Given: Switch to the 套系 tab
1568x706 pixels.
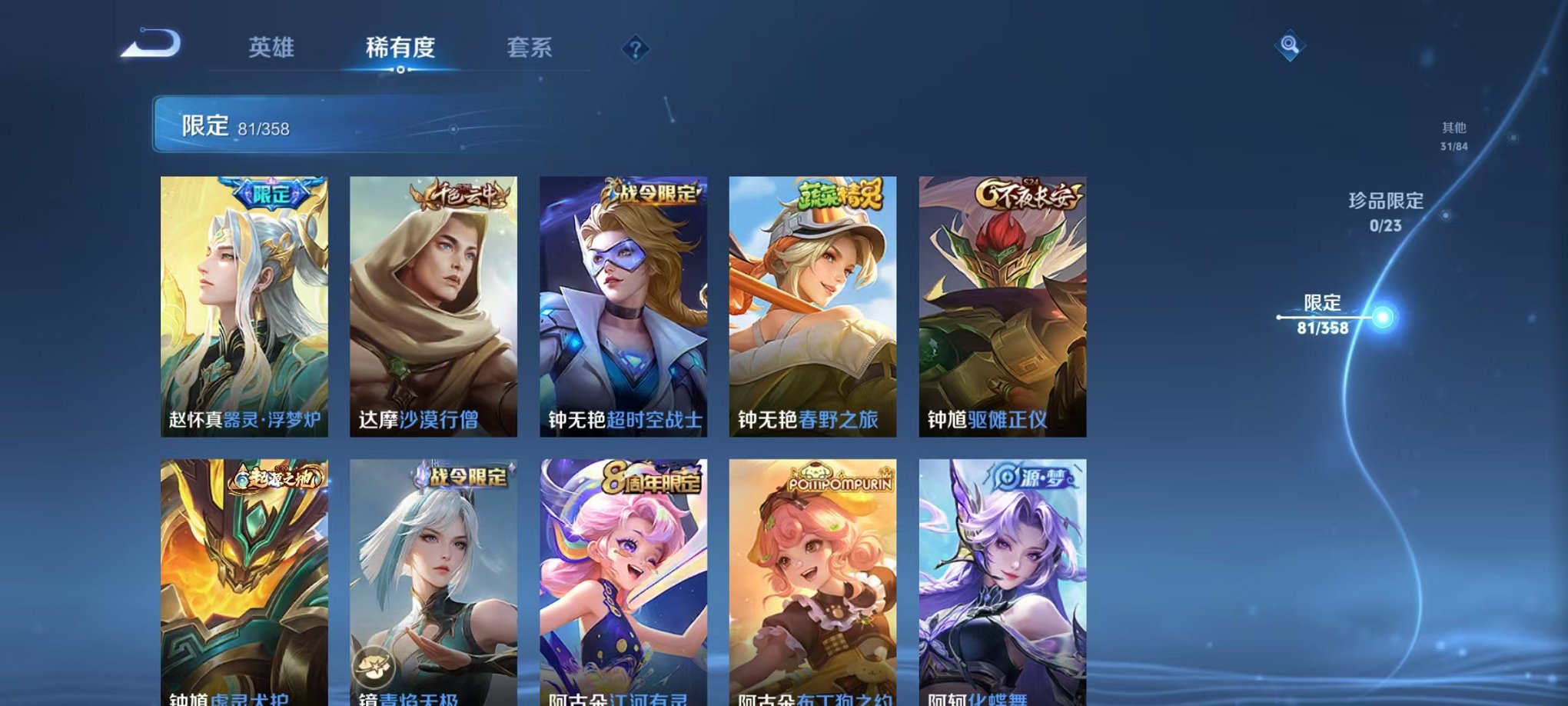Looking at the screenshot, I should [533, 48].
